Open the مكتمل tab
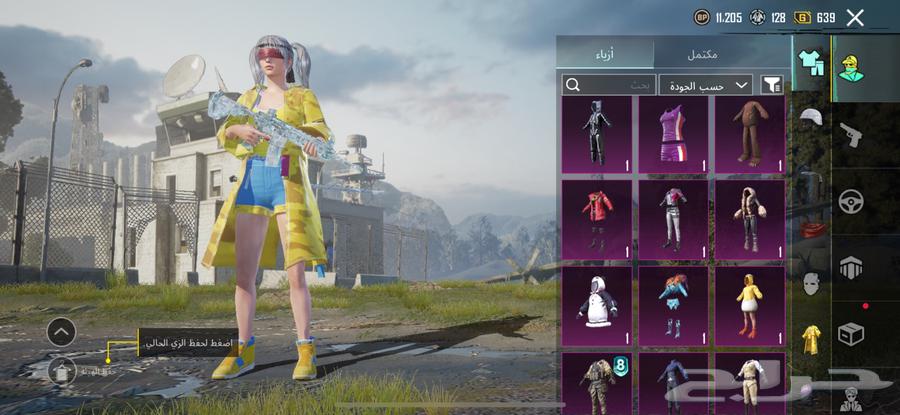The height and width of the screenshot is (415, 900). point(701,53)
